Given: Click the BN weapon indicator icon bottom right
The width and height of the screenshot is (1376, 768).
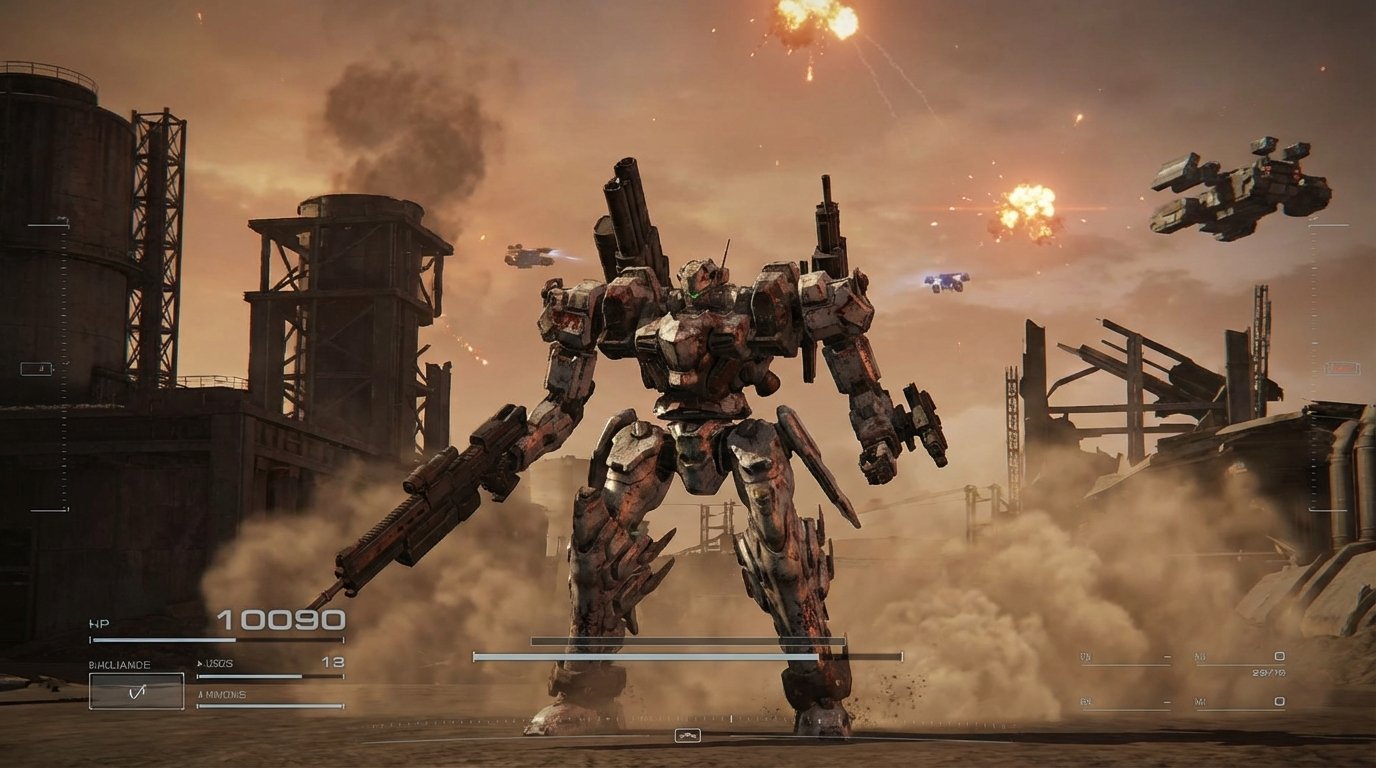Looking at the screenshot, I should tap(1167, 702).
